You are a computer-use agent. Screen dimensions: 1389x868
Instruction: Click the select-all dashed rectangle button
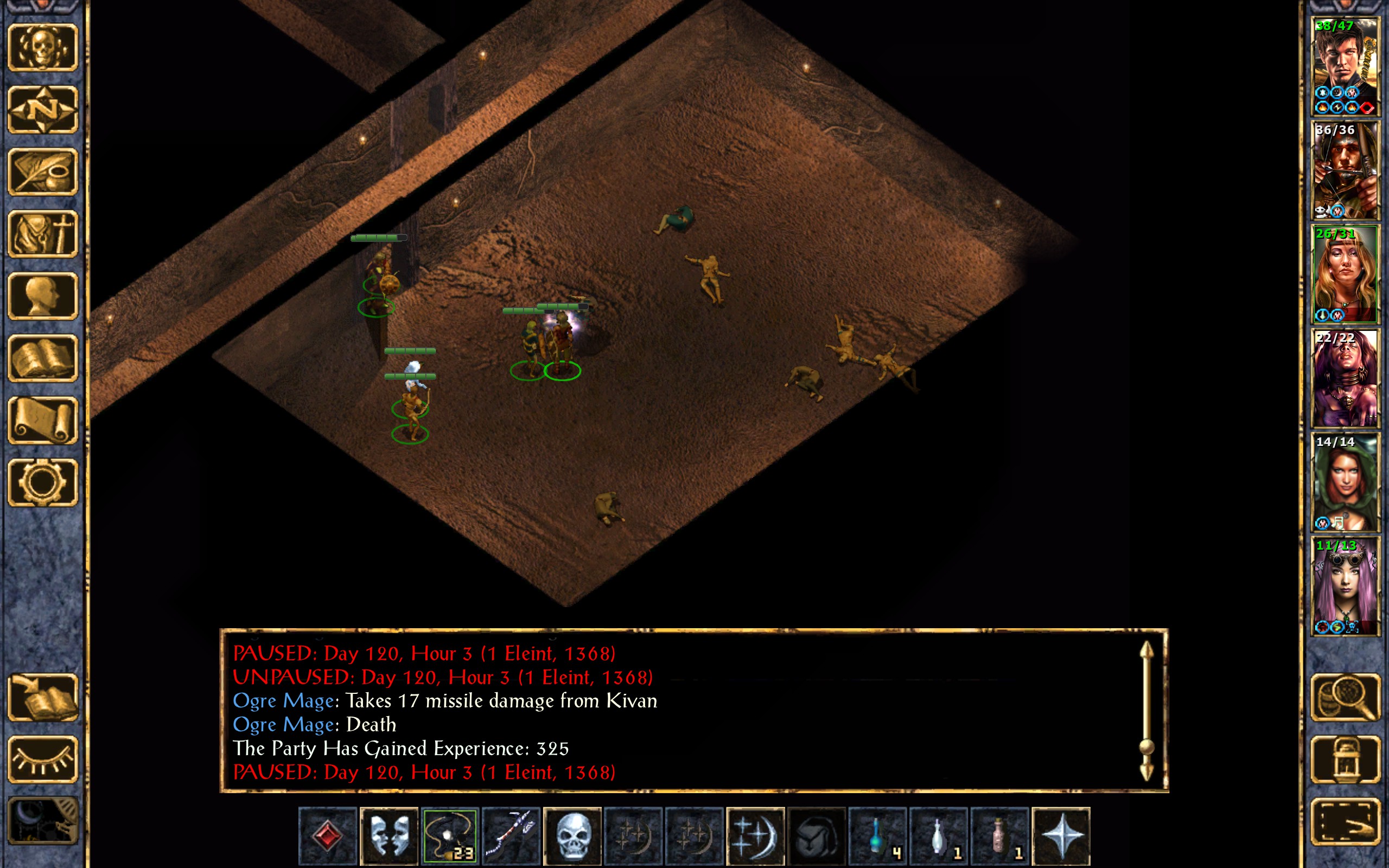point(1345,821)
